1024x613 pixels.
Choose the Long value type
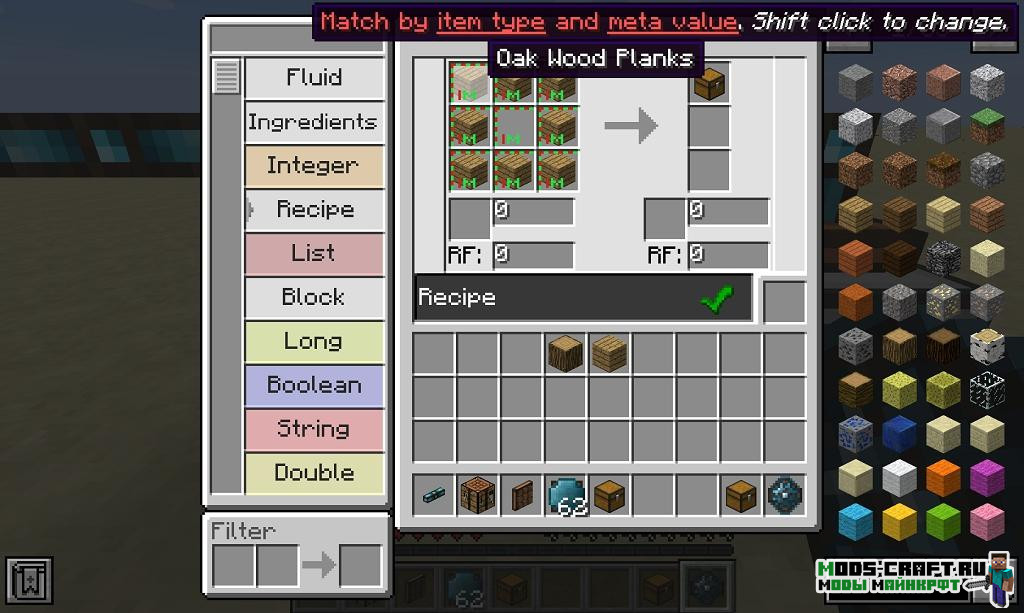(314, 341)
